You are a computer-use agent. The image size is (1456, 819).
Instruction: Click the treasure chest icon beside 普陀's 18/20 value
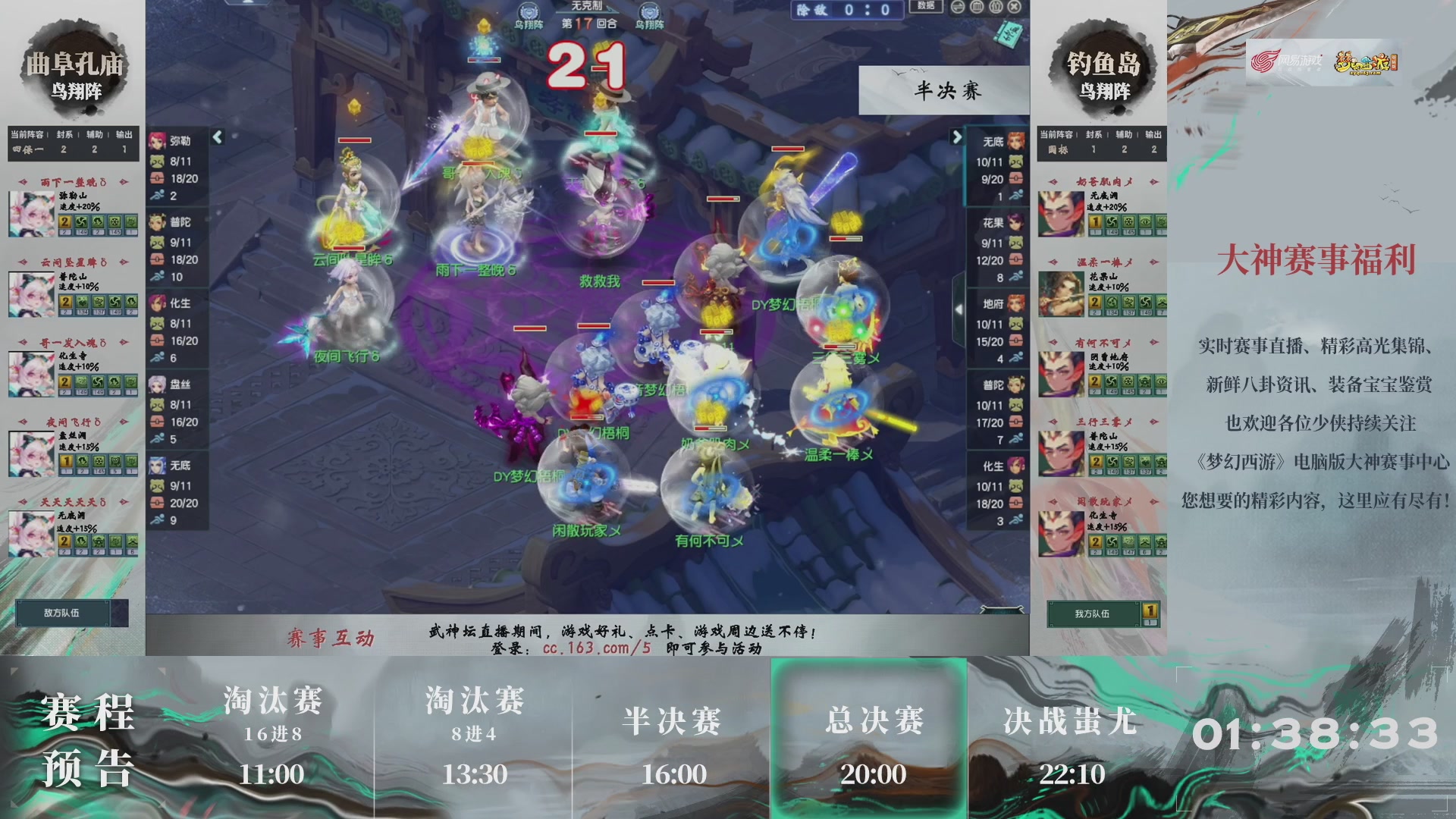(x=157, y=259)
